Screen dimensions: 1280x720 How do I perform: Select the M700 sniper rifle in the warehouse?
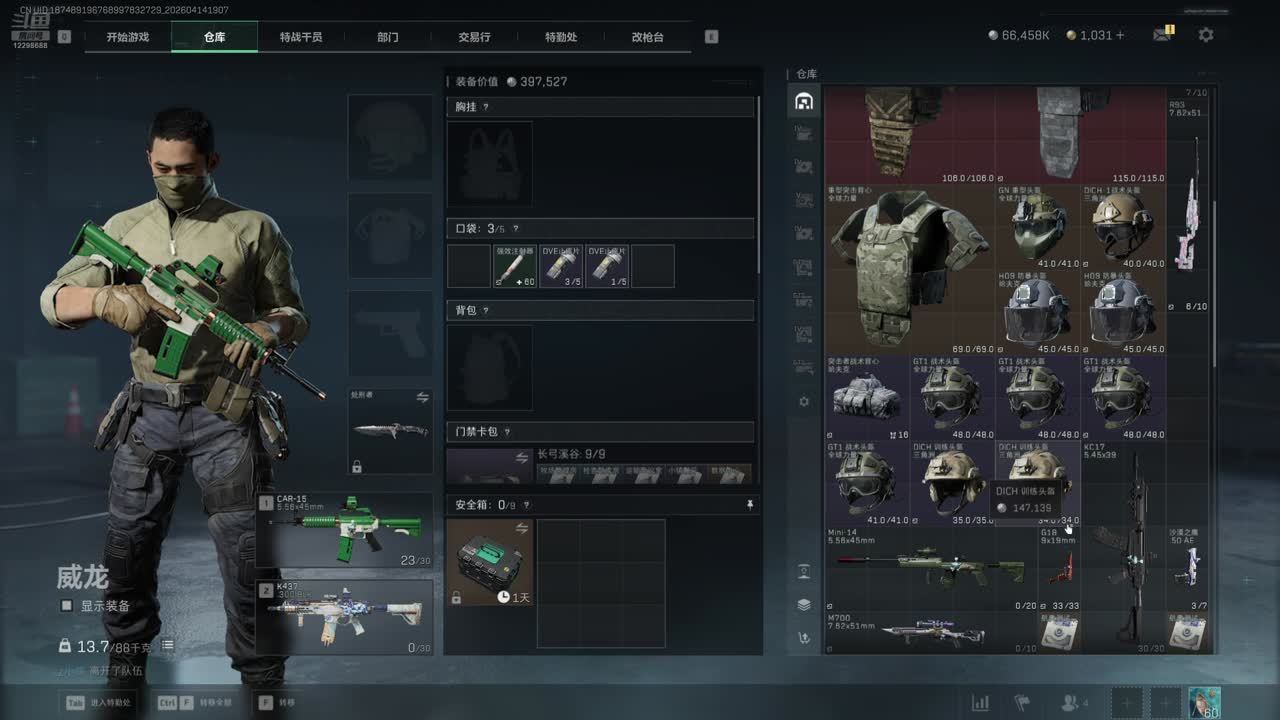(930, 634)
